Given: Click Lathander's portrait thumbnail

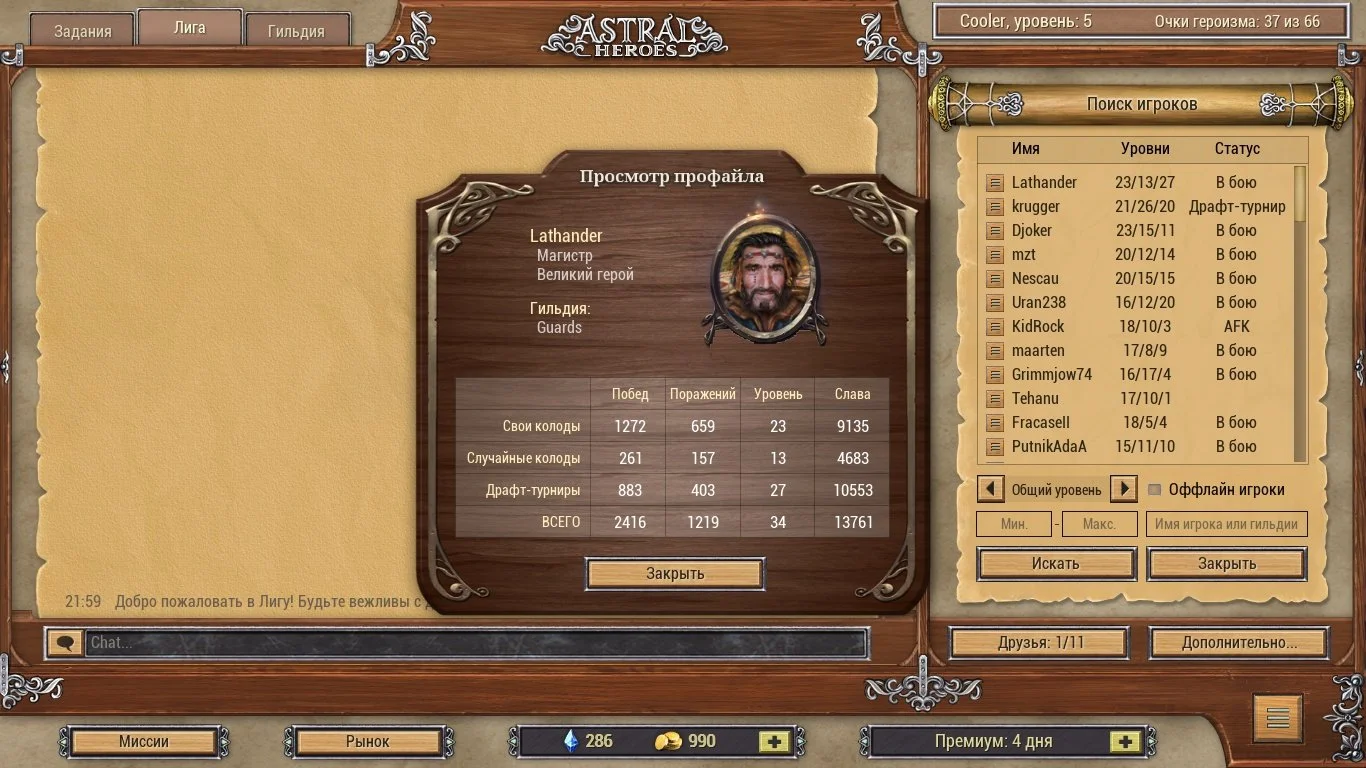Looking at the screenshot, I should click(763, 277).
